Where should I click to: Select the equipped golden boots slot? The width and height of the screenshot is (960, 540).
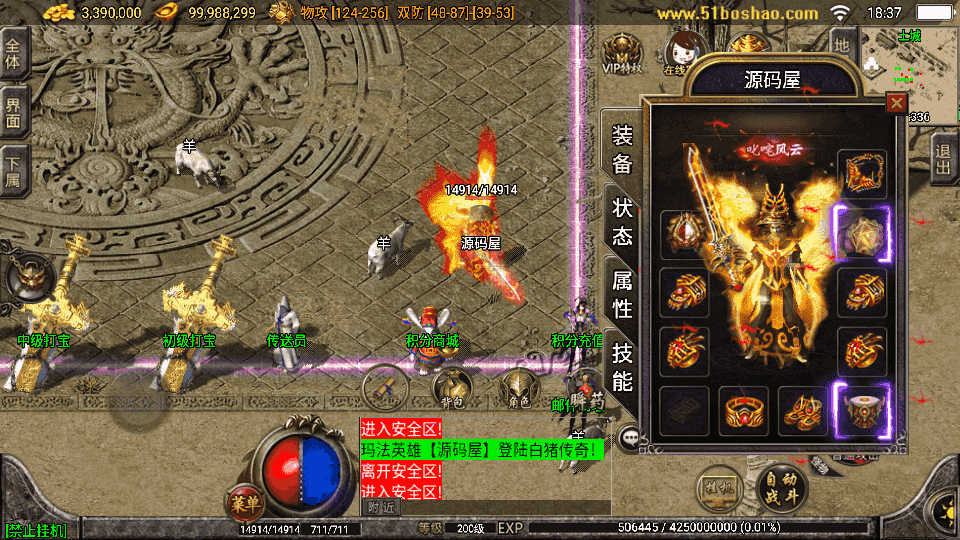click(x=802, y=410)
